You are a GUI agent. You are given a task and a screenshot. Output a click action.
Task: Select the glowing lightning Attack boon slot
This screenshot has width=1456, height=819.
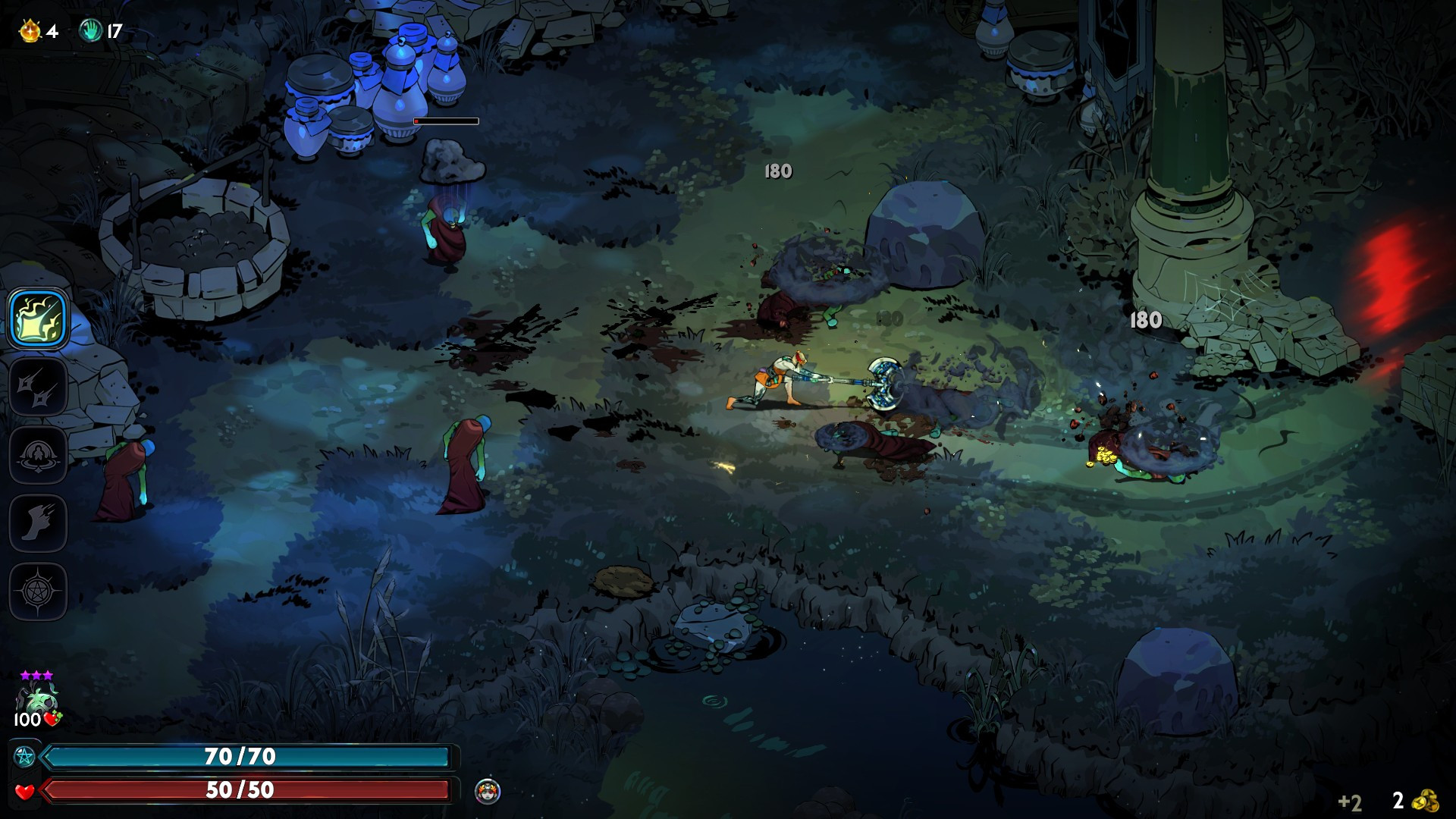click(39, 318)
